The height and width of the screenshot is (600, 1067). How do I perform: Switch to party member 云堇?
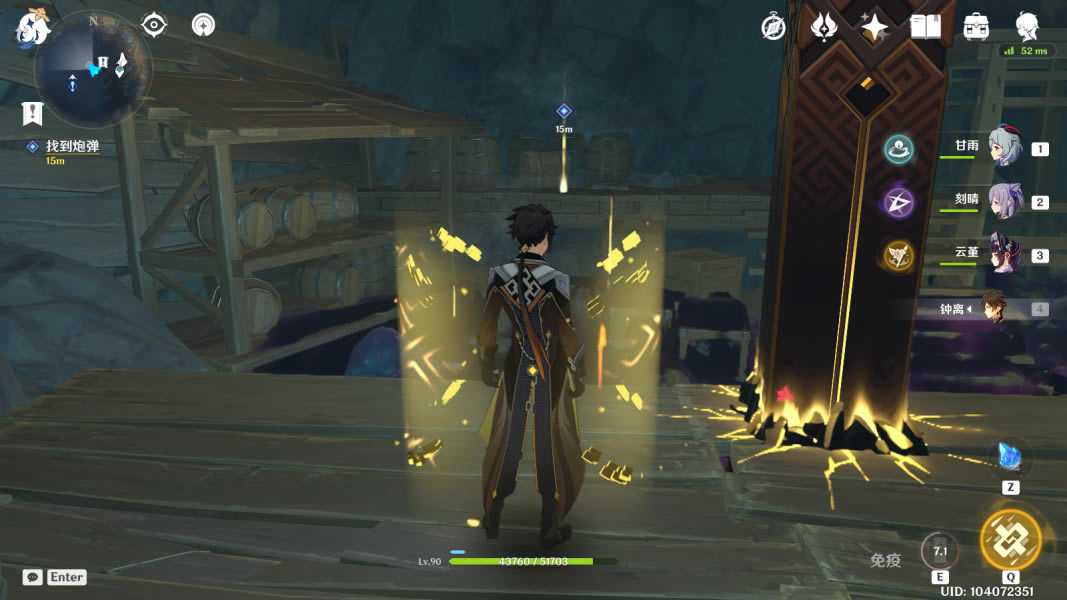pos(1003,254)
